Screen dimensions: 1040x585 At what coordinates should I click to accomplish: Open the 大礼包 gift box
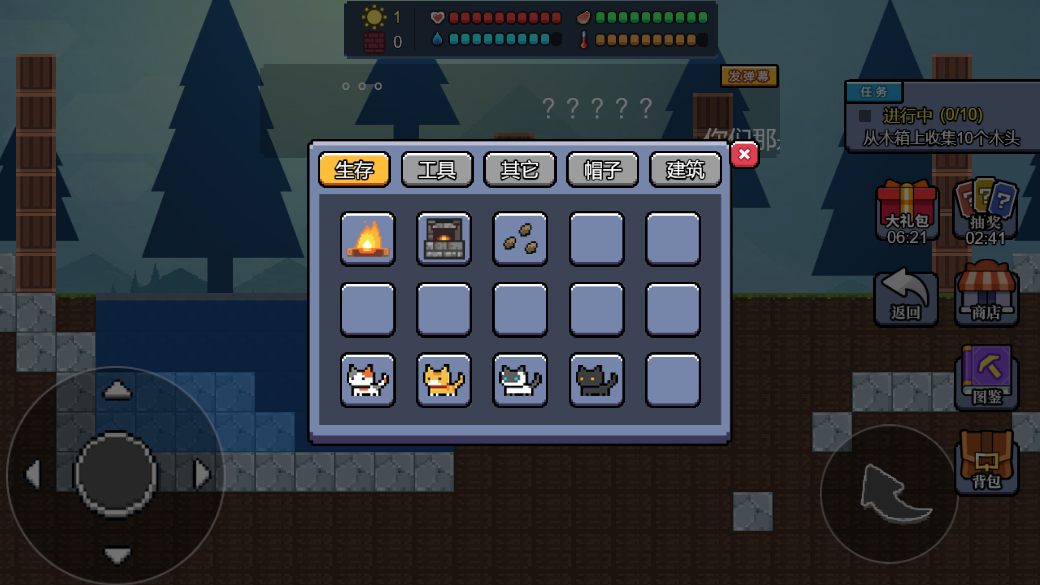pos(907,211)
